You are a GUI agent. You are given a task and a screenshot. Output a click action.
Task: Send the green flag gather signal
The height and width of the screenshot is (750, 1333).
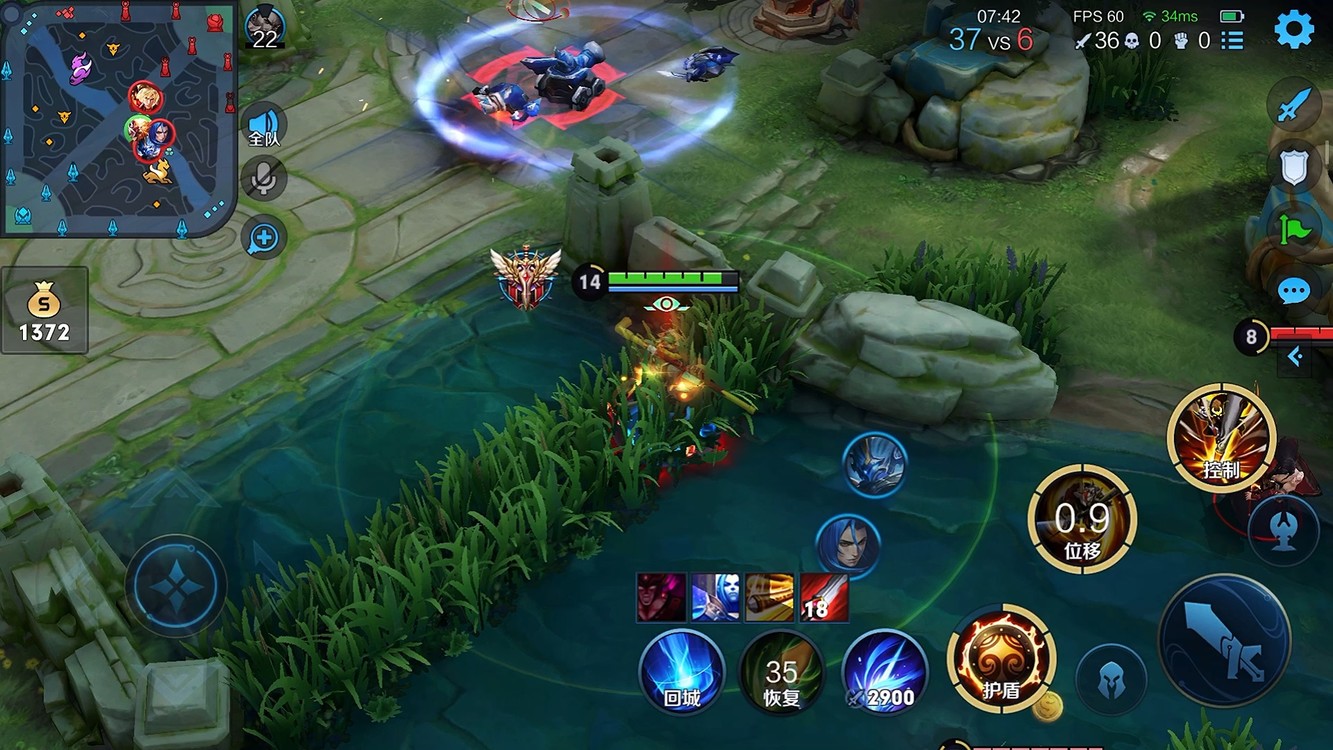1294,229
